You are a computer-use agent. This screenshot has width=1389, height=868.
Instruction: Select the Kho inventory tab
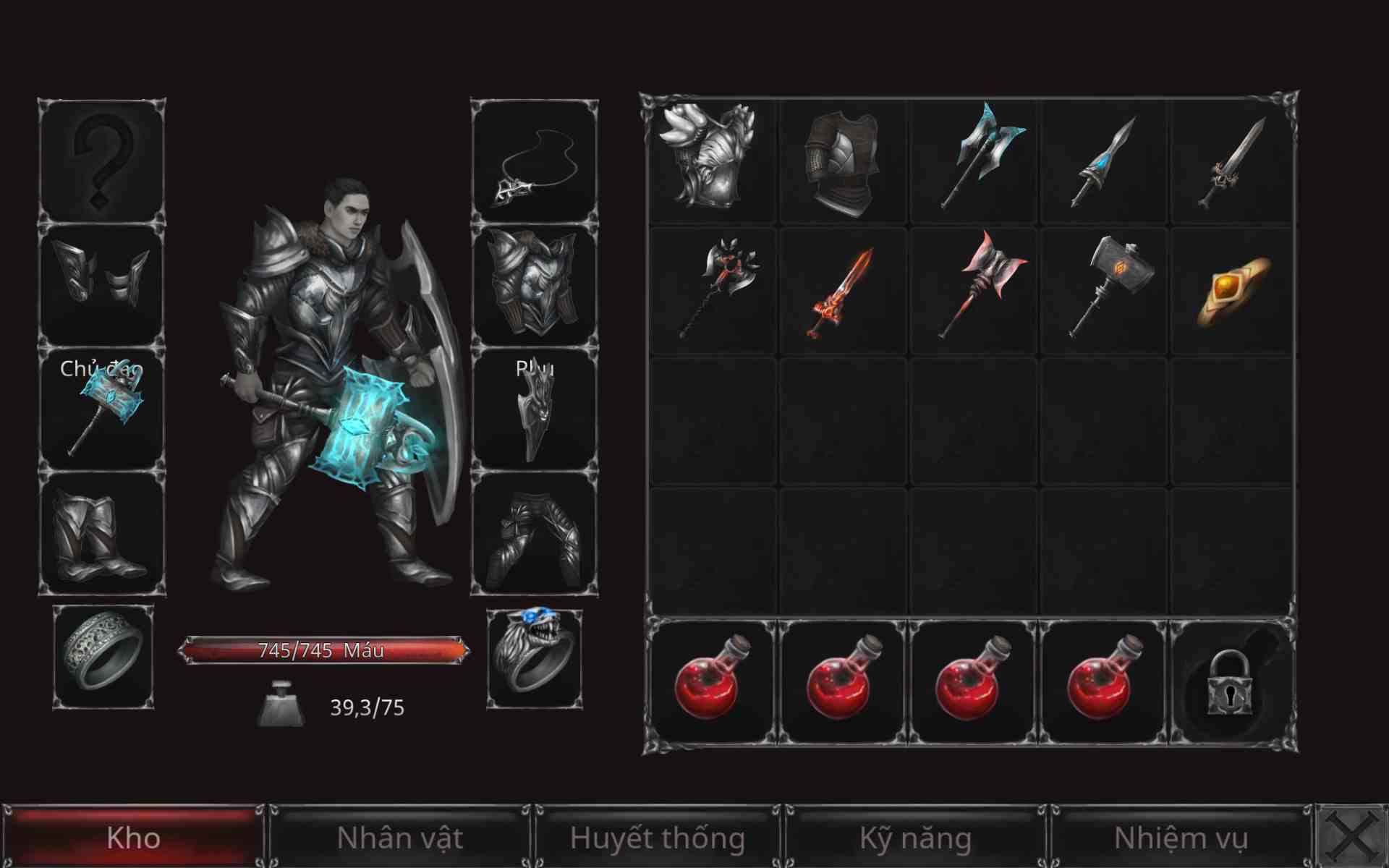point(133,838)
